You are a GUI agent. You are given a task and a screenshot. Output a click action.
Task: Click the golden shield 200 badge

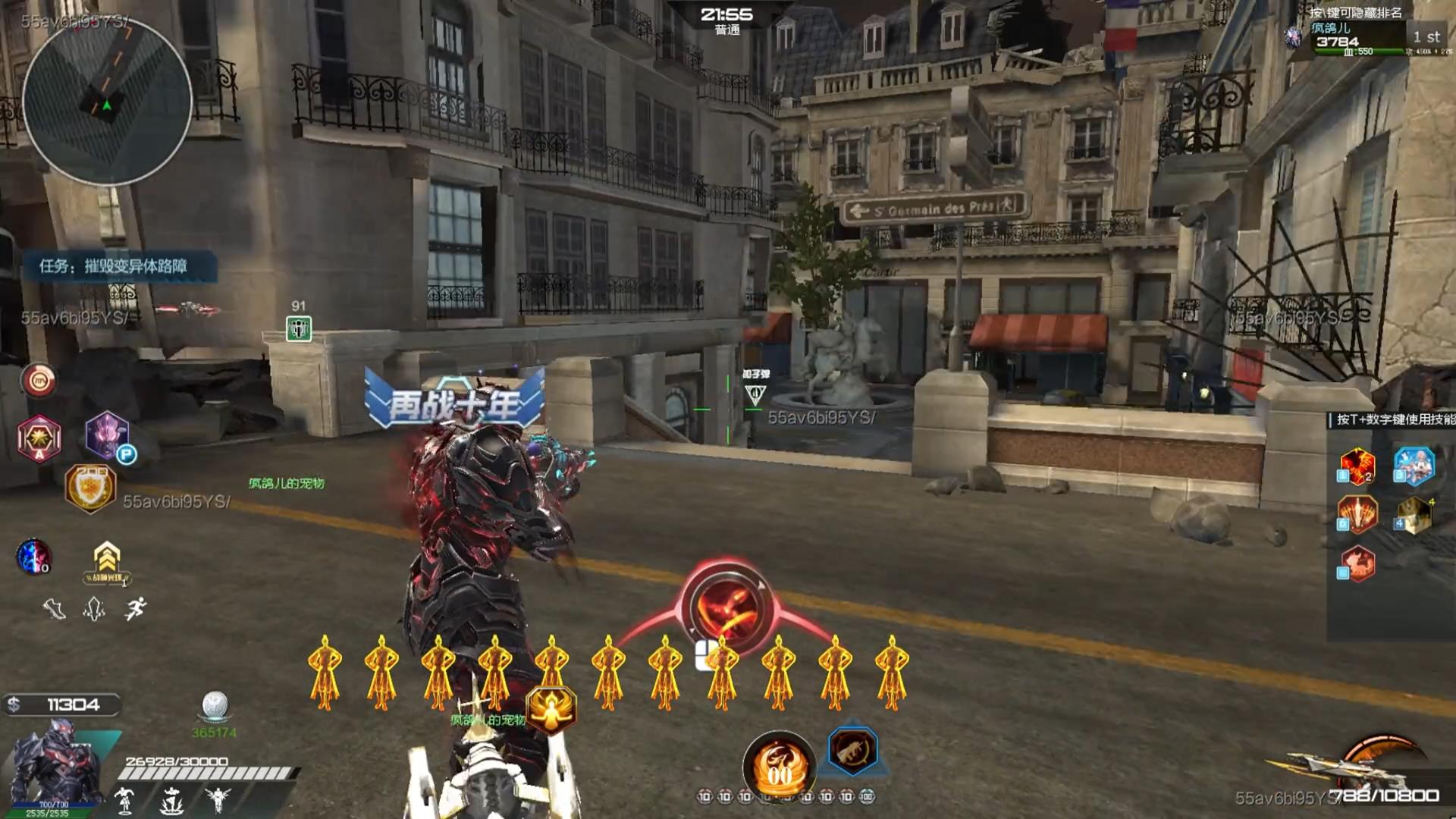[x=90, y=487]
